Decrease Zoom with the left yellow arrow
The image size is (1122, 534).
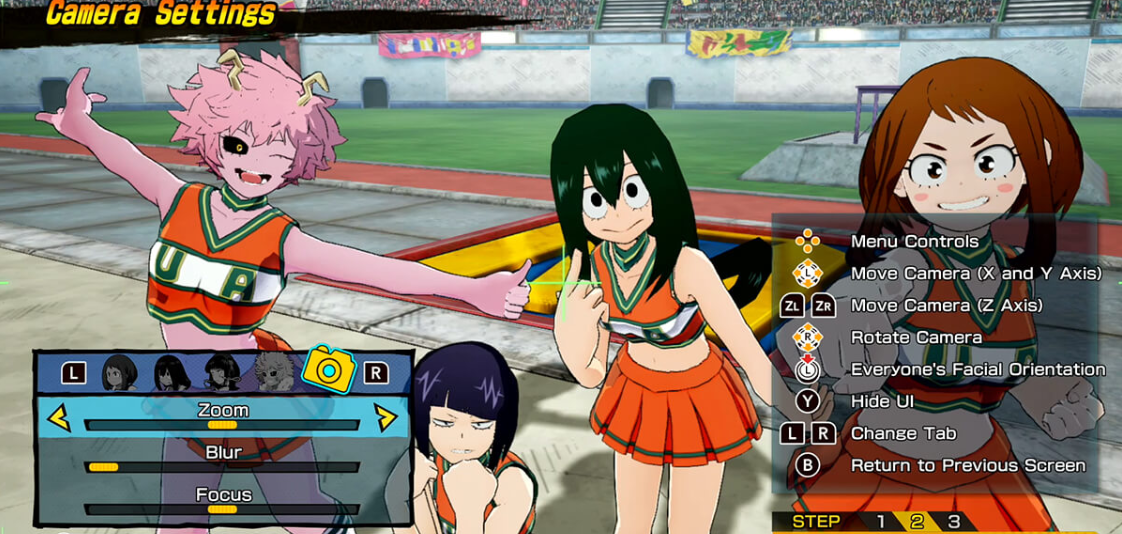point(59,417)
